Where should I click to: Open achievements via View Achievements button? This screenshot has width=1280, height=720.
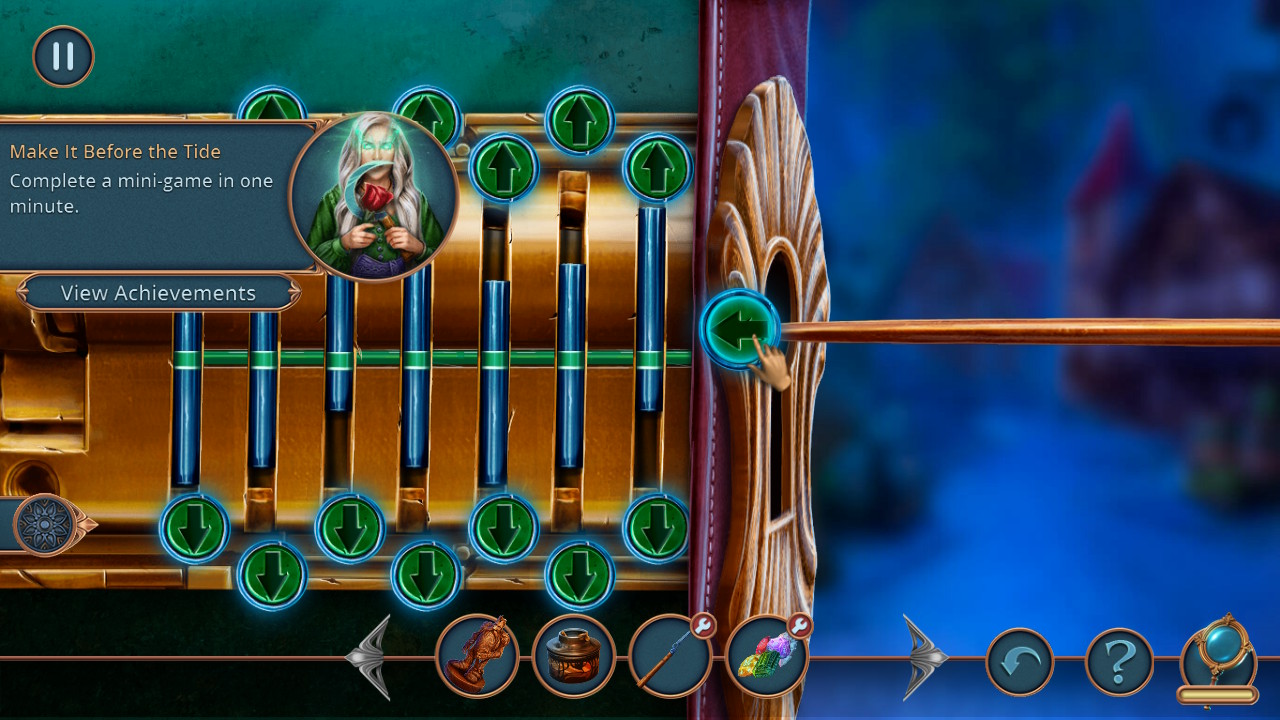157,292
